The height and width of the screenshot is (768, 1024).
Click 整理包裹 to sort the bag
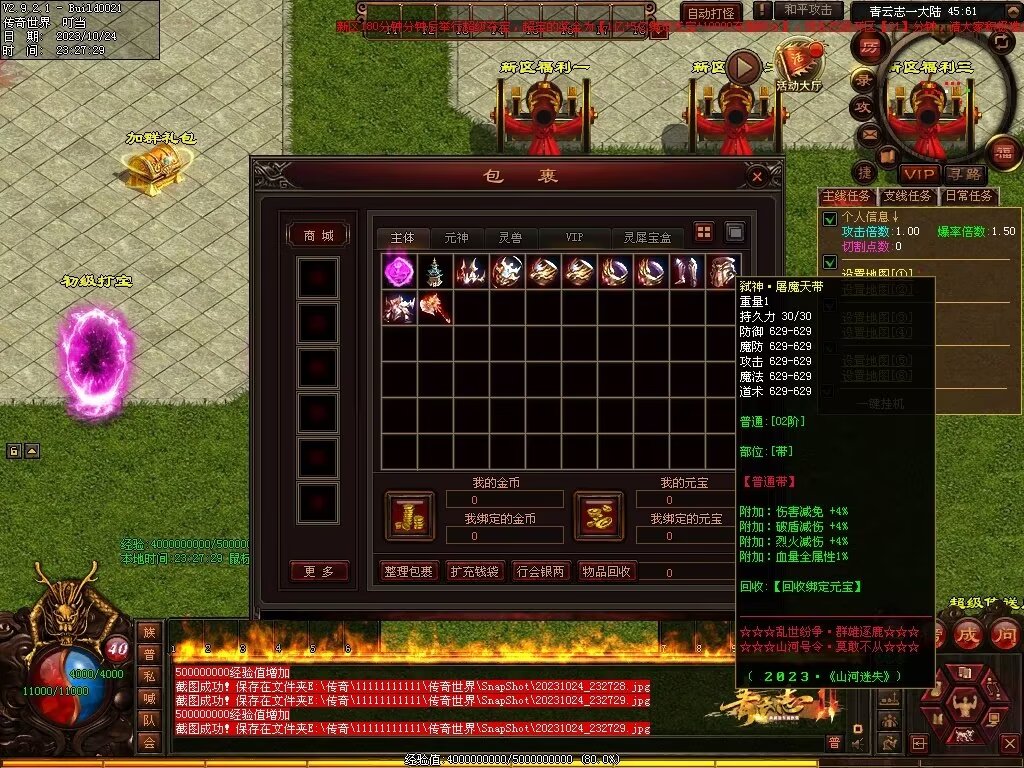[x=409, y=571]
